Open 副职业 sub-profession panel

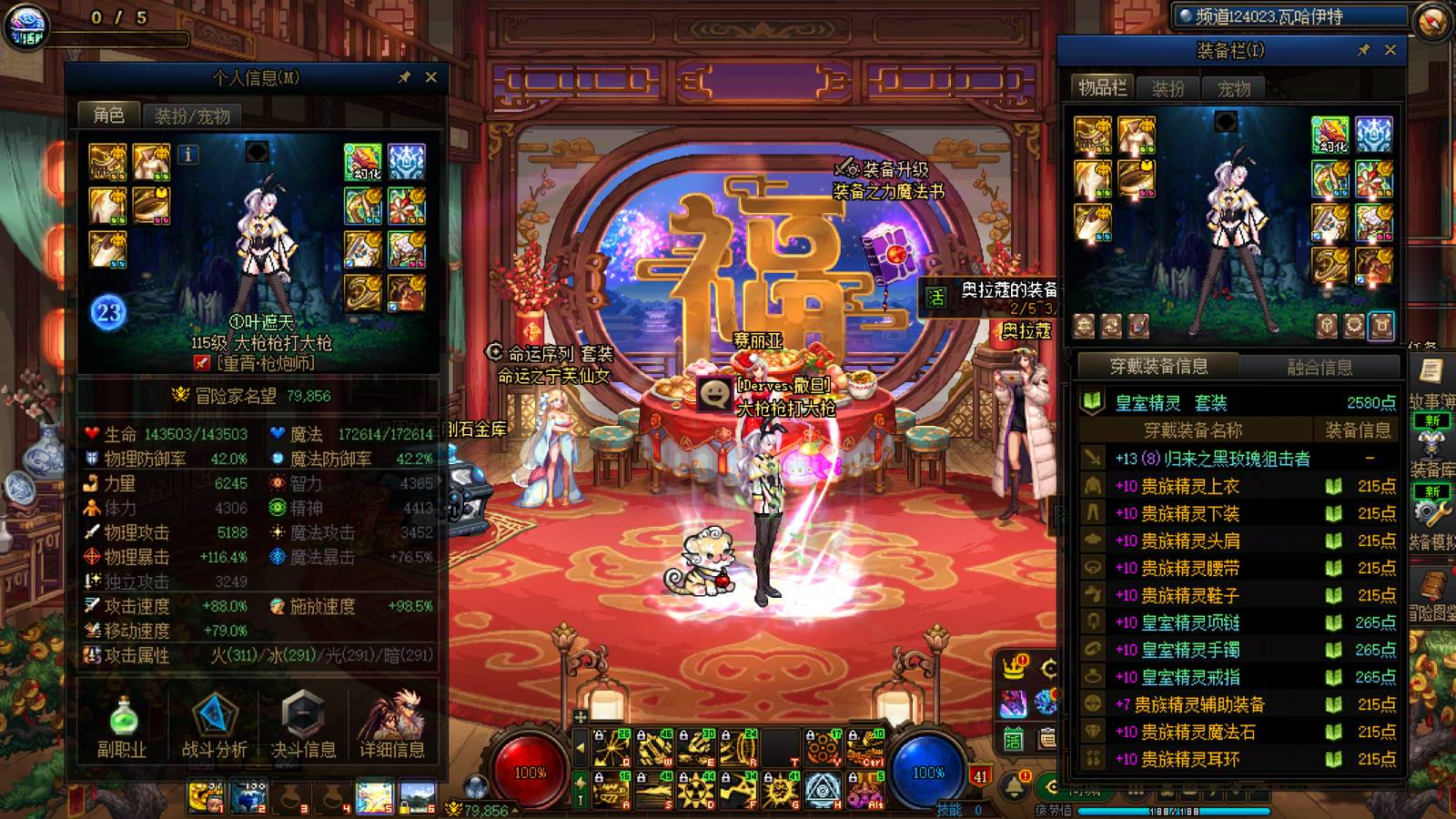[x=122, y=726]
